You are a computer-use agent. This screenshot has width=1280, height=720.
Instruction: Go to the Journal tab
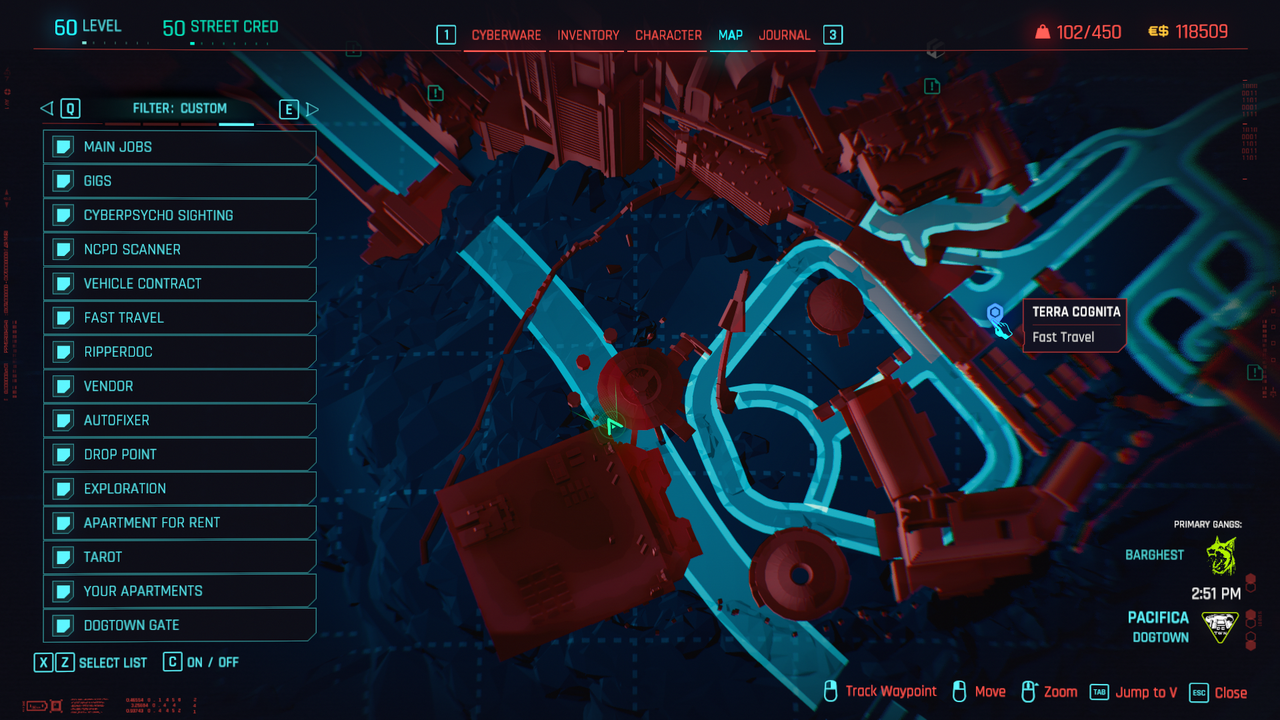784,35
